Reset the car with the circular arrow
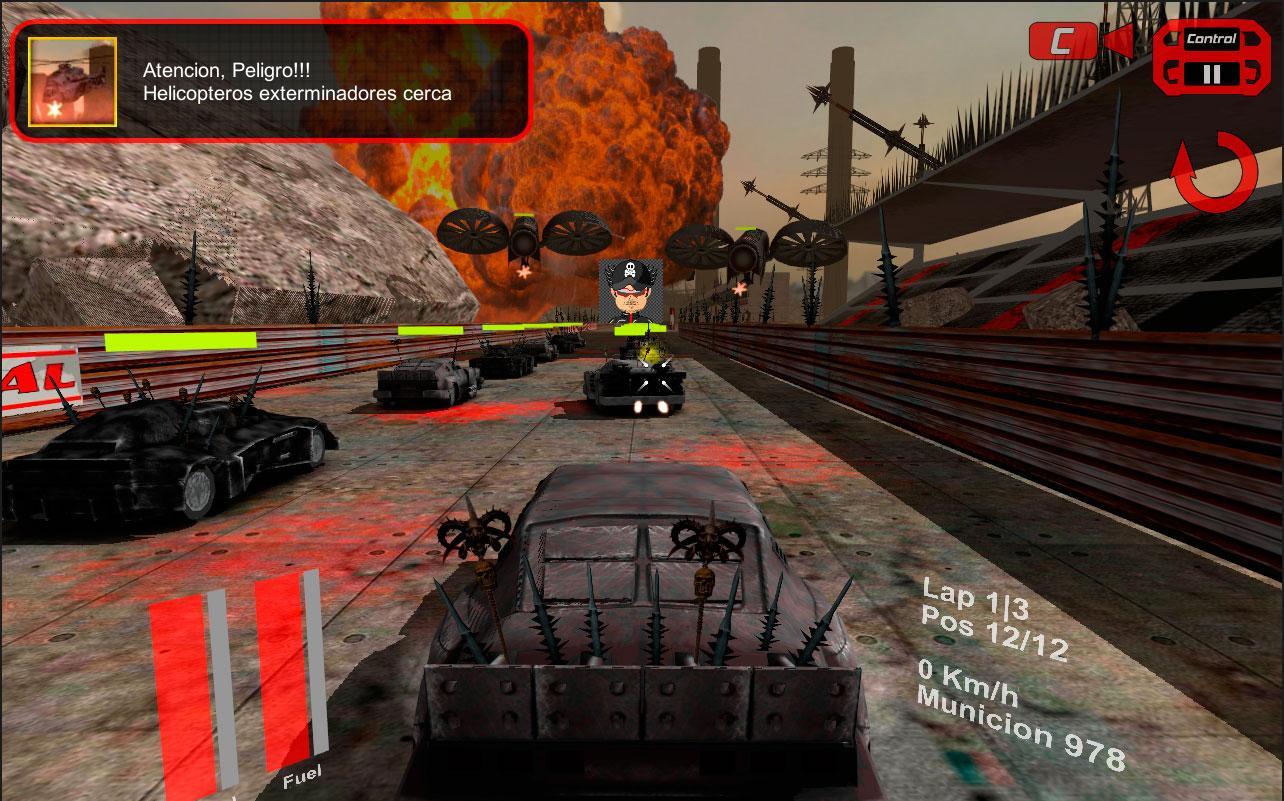This screenshot has height=801, width=1284. (x=1214, y=172)
